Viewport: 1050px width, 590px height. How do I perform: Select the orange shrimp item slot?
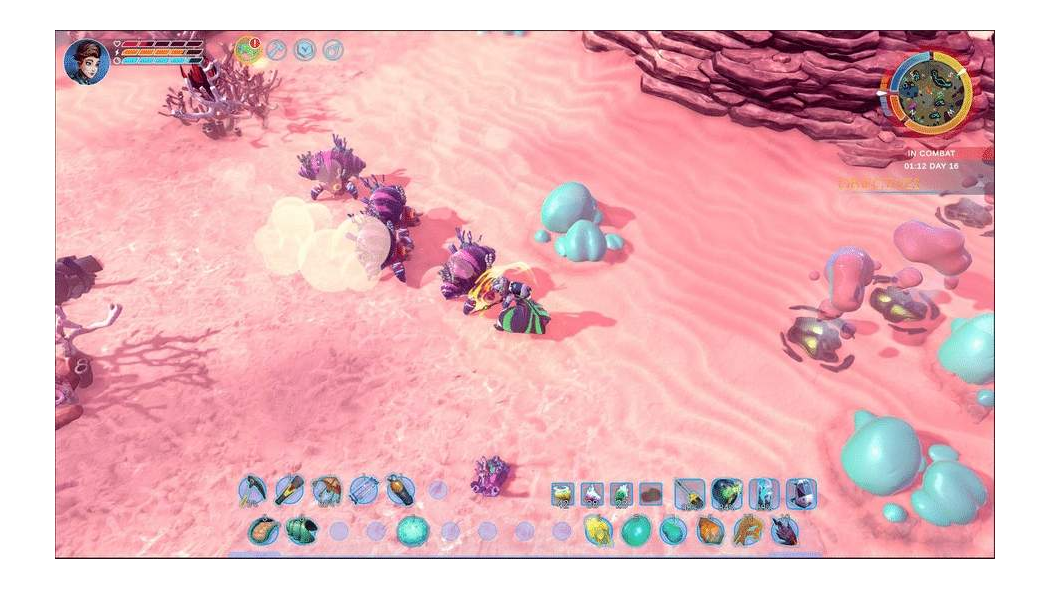tap(264, 530)
